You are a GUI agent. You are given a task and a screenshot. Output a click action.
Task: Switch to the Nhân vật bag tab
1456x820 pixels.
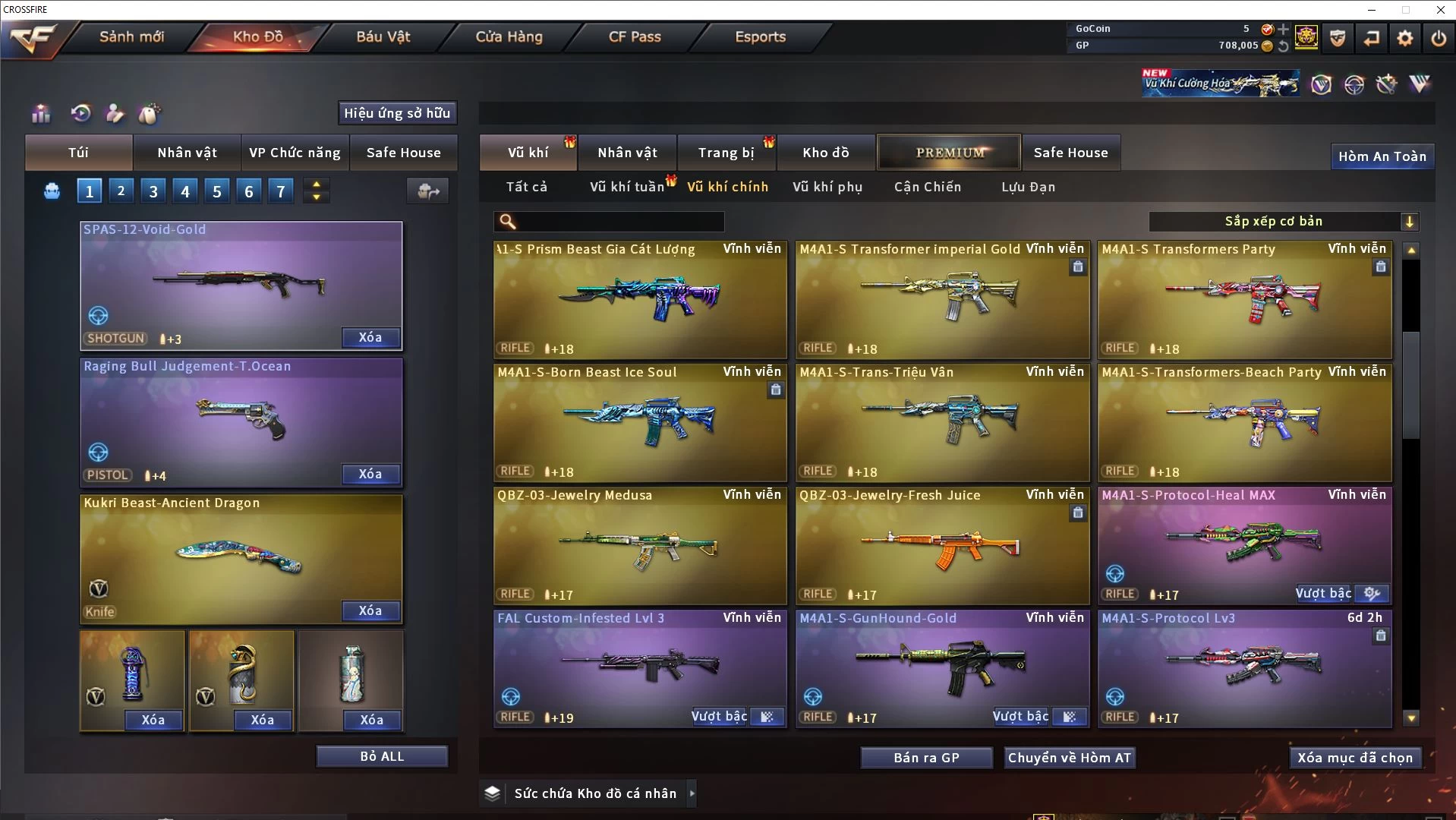(x=187, y=153)
